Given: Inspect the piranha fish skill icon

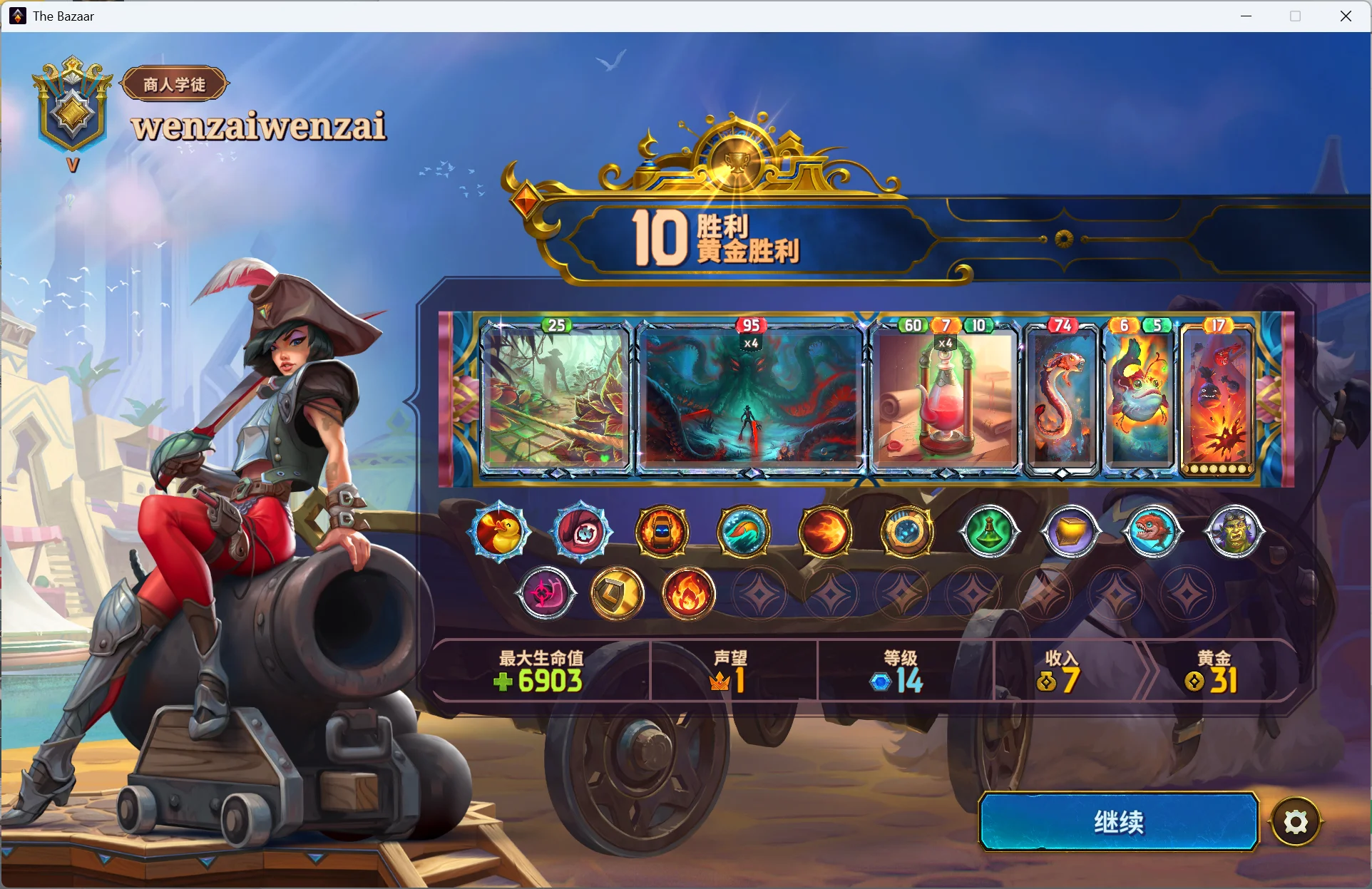Looking at the screenshot, I should [x=1152, y=532].
